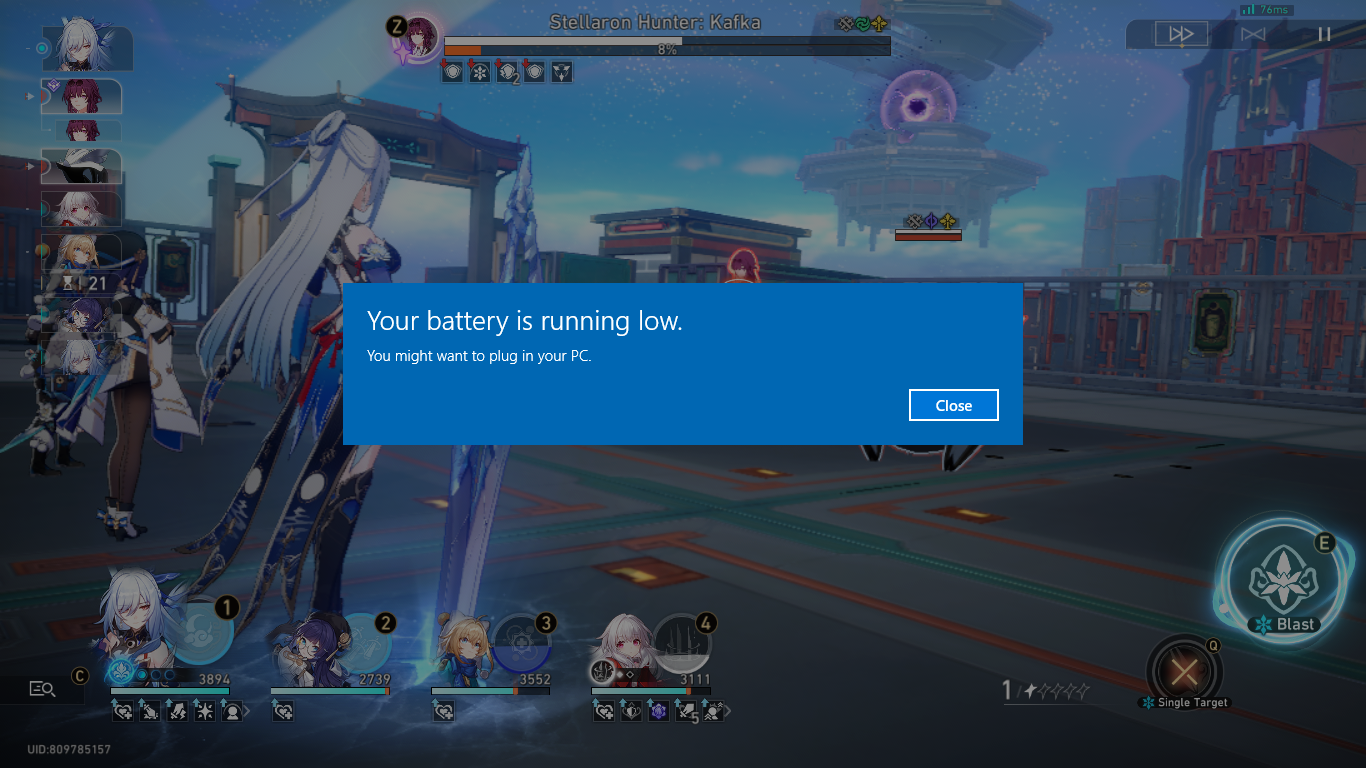Image resolution: width=1366 pixels, height=768 pixels.
Task: Open battle details with the magnifier icon
Action: 42,687
